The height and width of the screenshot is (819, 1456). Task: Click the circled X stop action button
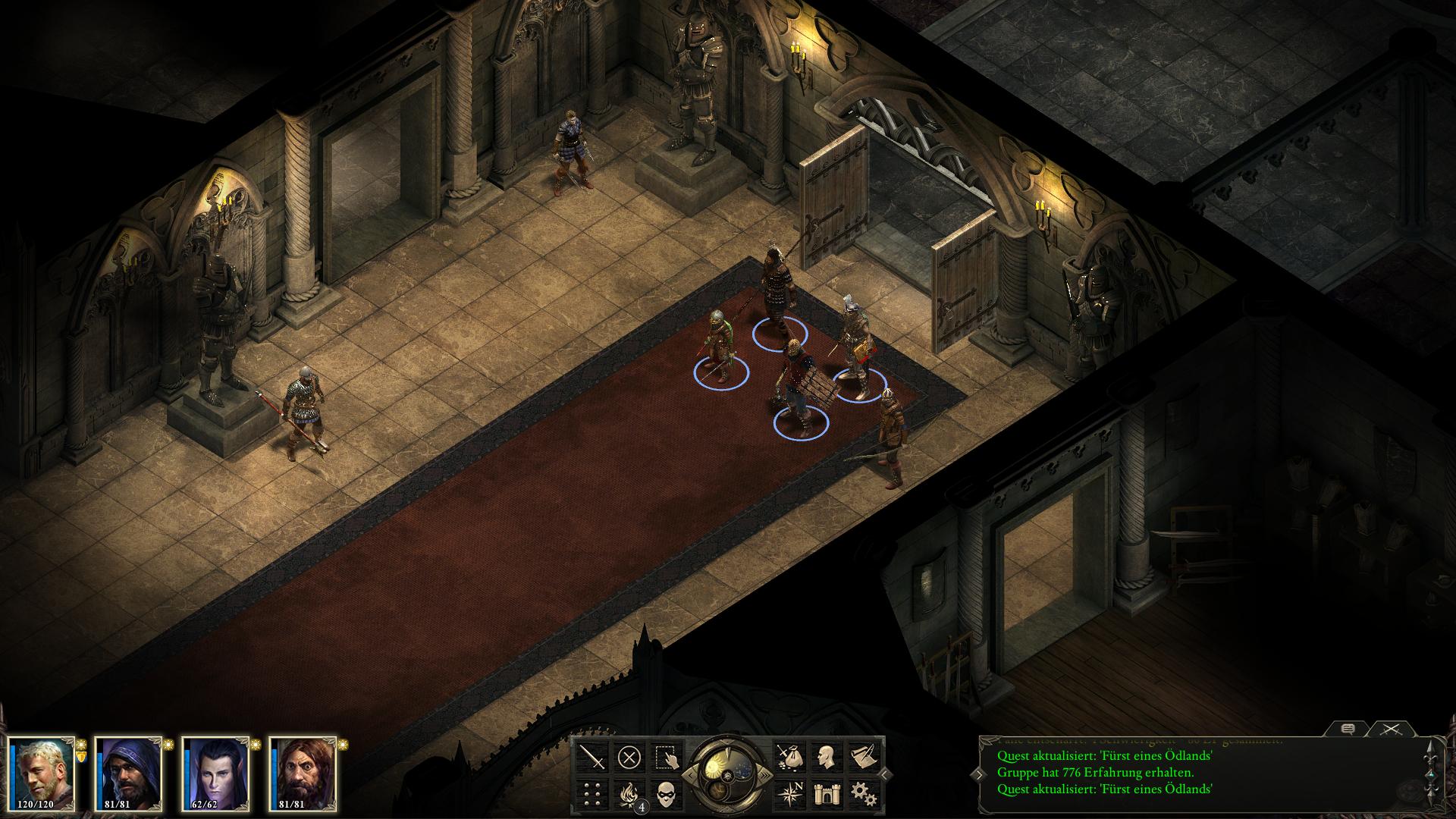(629, 757)
